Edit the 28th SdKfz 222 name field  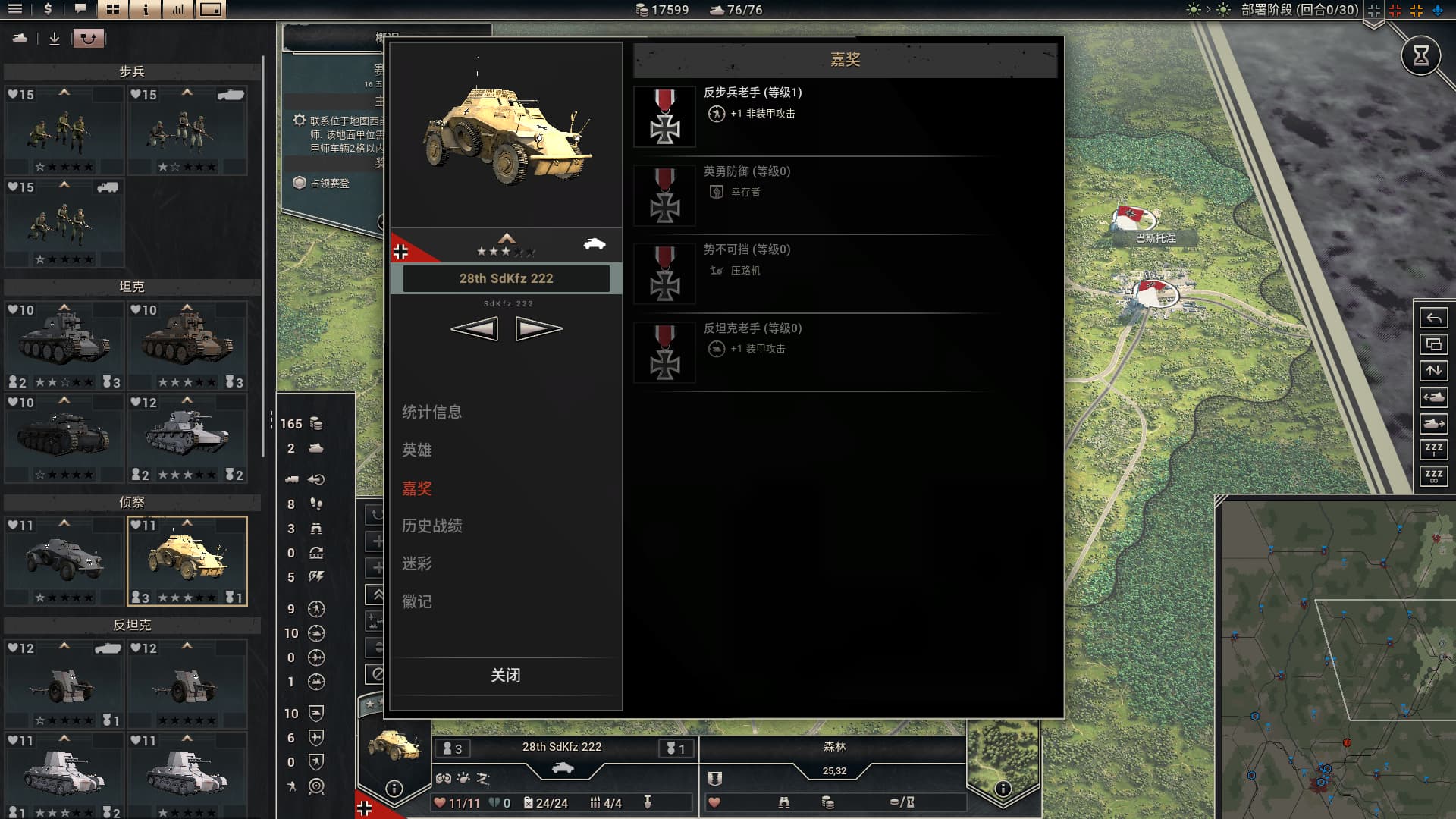coord(506,278)
